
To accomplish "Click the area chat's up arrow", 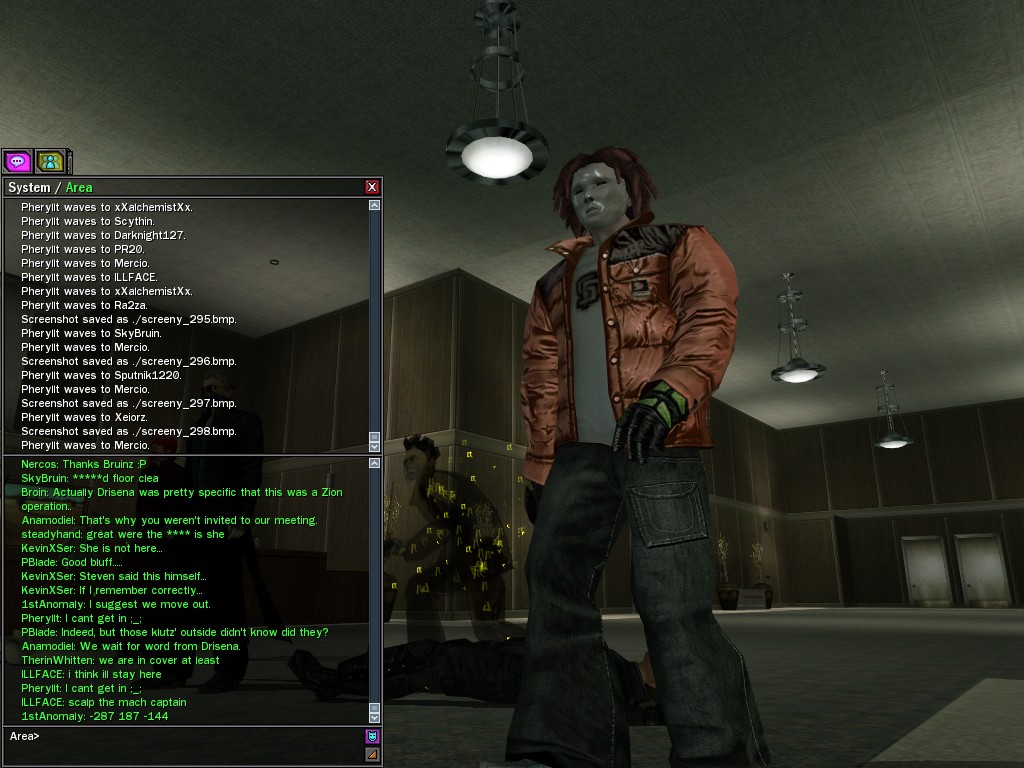I will (374, 463).
